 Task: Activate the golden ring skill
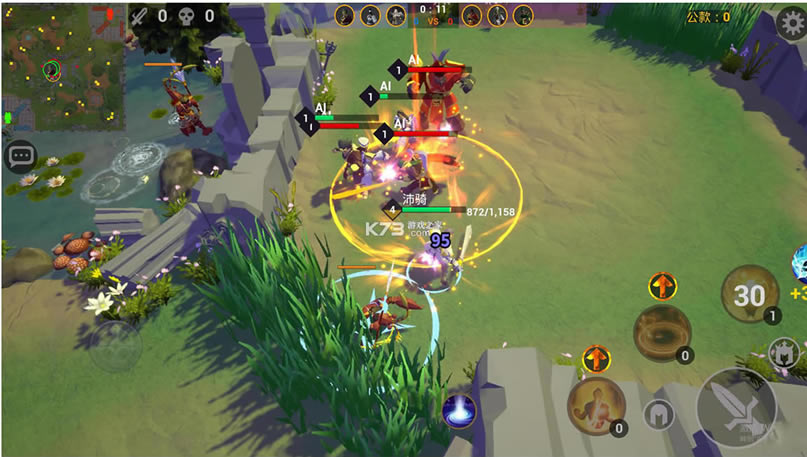tap(660, 331)
